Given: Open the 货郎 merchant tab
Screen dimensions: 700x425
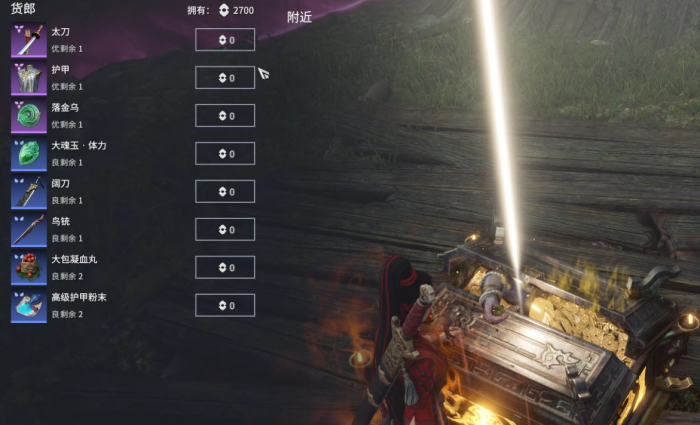Looking at the screenshot, I should click(22, 9).
